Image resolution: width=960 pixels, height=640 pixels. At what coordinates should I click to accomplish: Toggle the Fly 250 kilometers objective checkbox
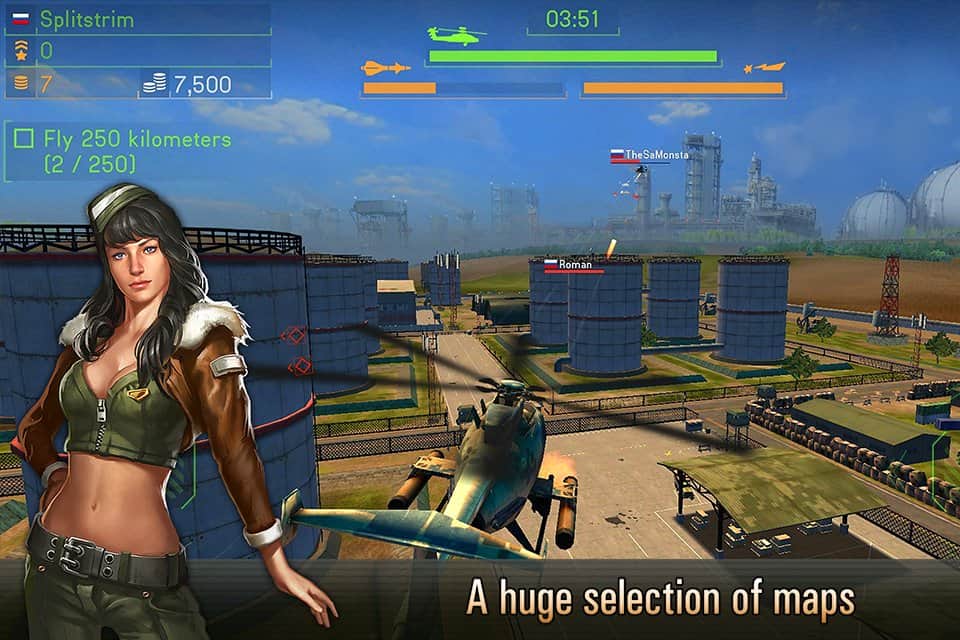tap(25, 140)
